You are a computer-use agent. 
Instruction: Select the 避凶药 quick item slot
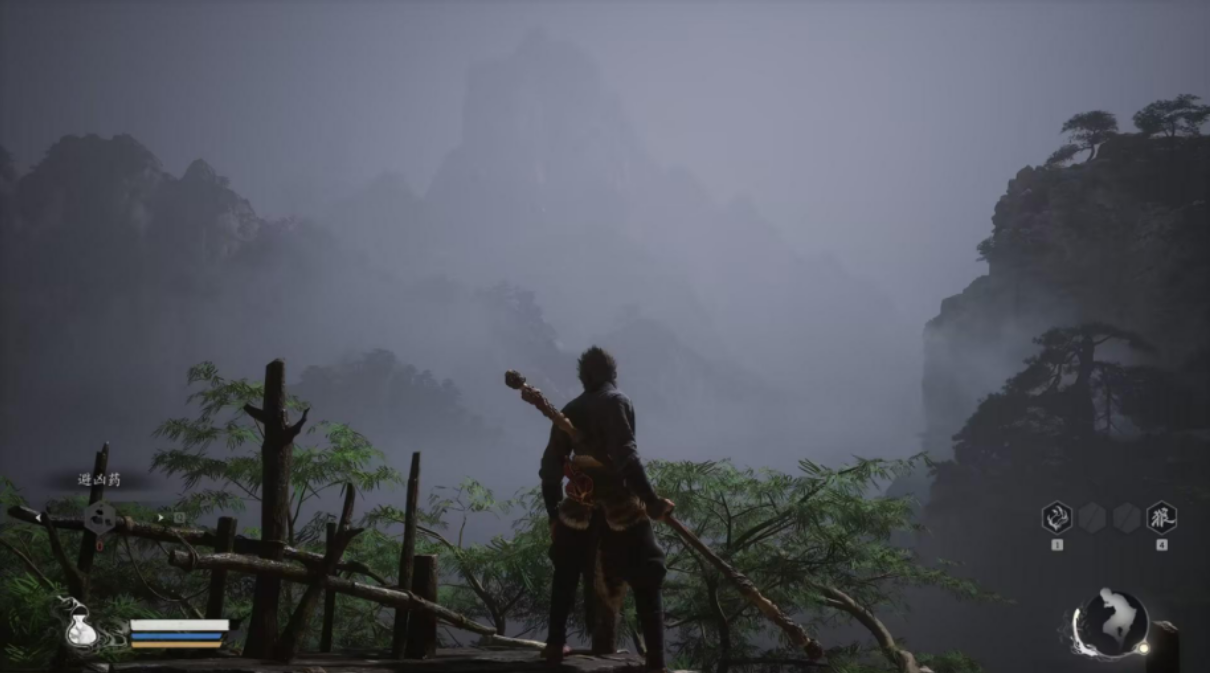(x=100, y=517)
